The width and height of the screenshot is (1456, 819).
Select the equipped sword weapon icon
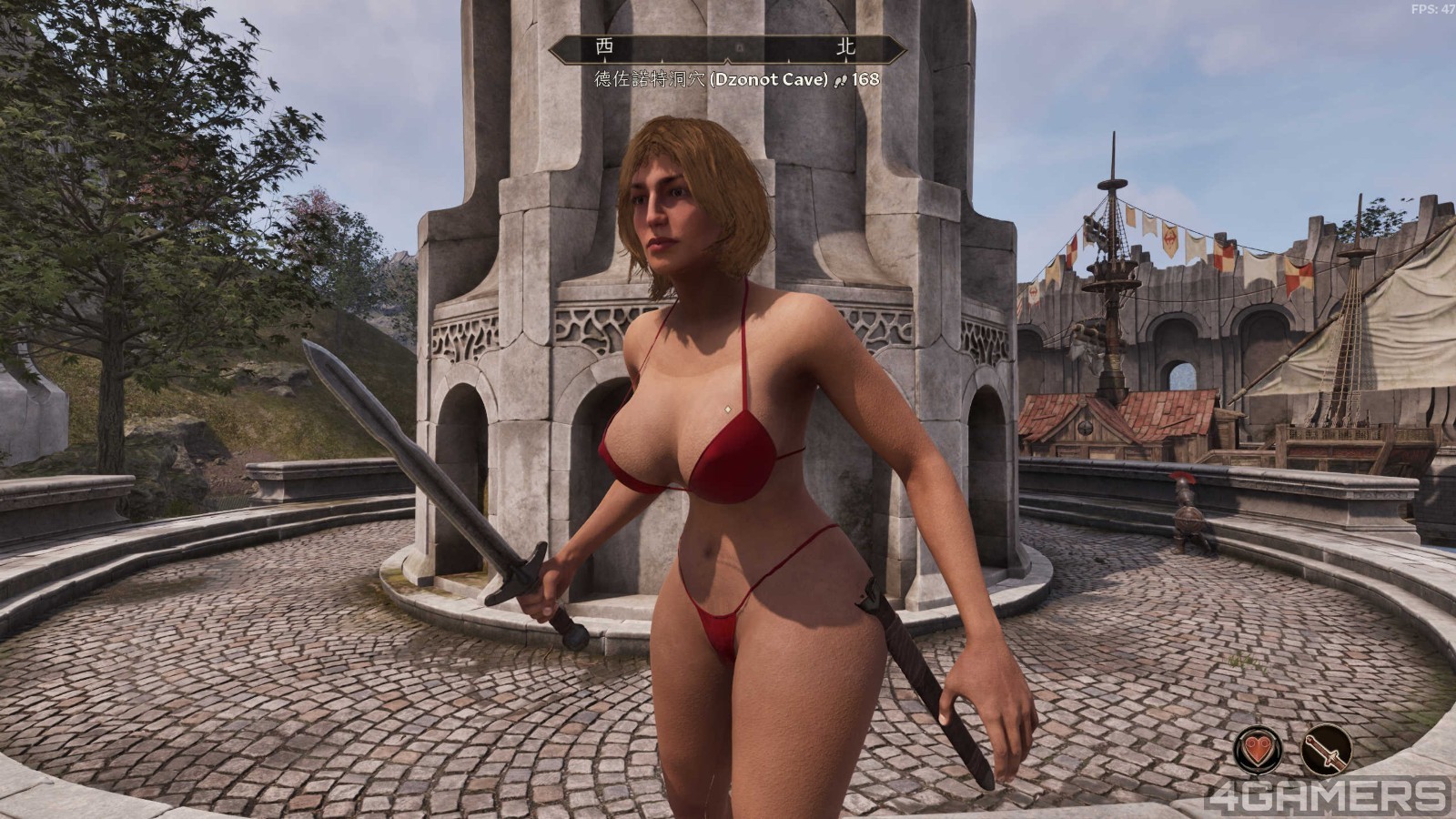pyautogui.click(x=1326, y=750)
